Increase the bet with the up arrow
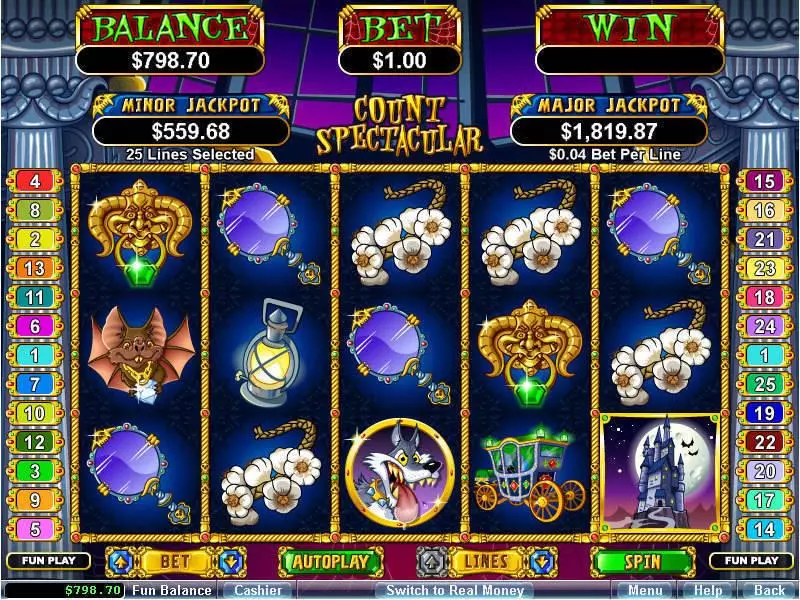800x600 pixels. pos(118,562)
